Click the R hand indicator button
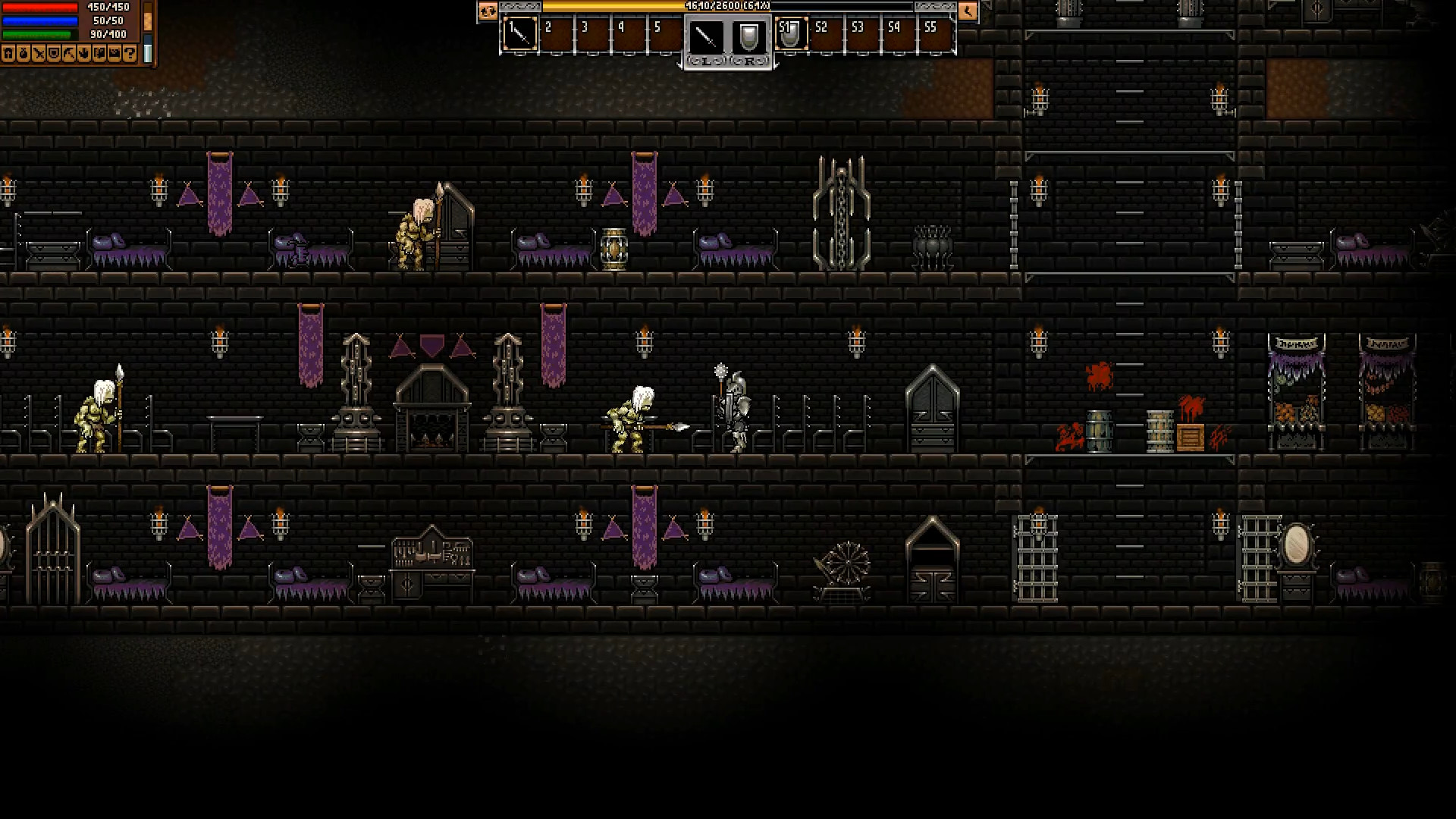Screen dimensions: 1456x819 [x=749, y=61]
